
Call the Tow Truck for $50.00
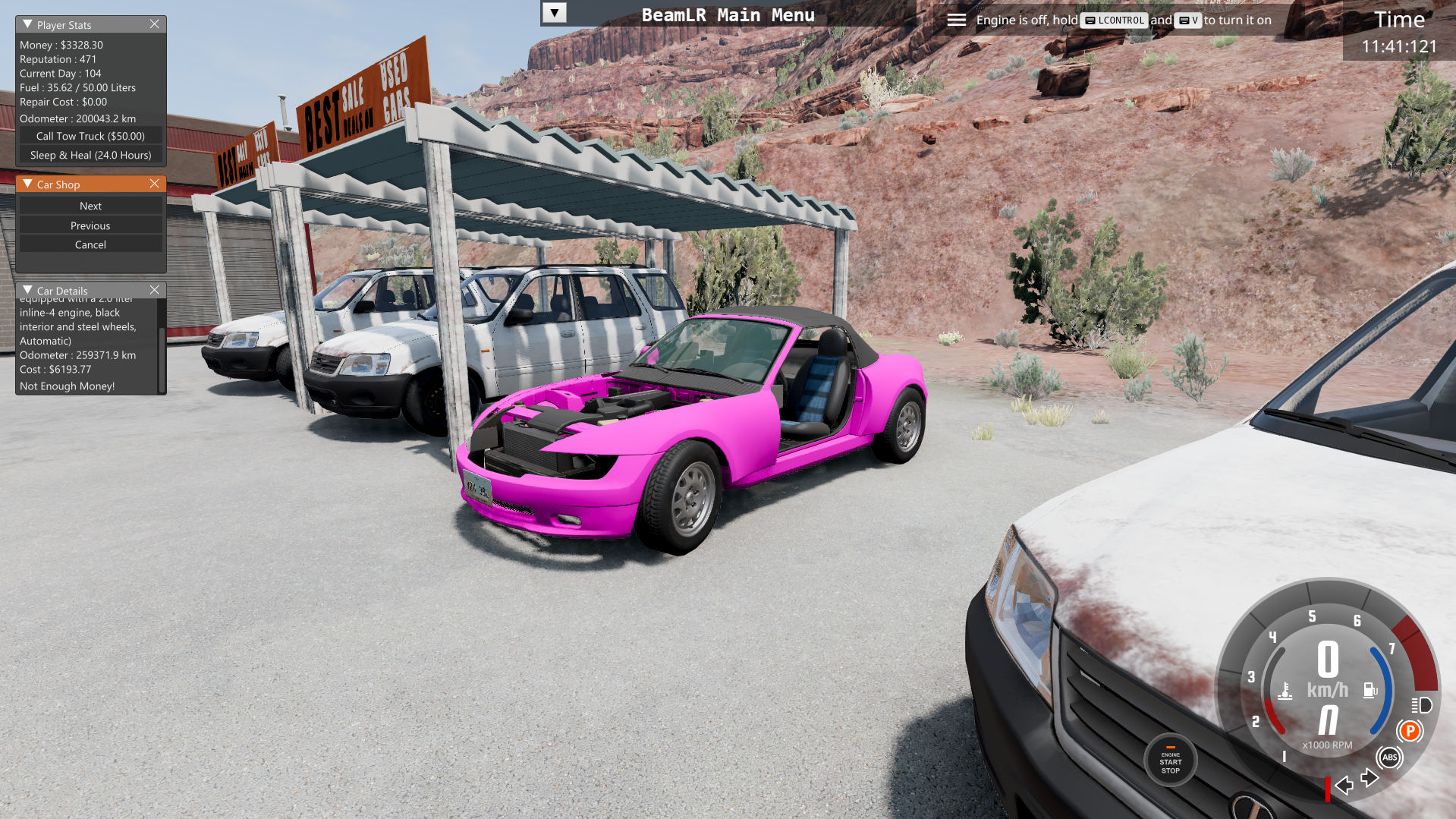point(90,136)
